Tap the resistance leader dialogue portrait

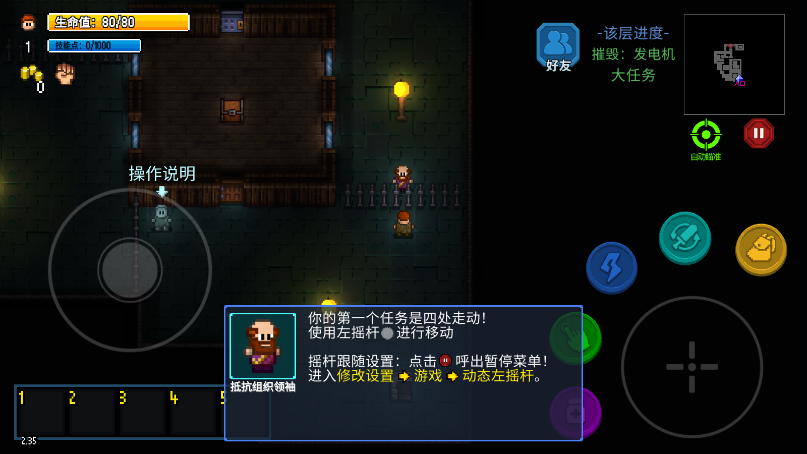click(262, 346)
